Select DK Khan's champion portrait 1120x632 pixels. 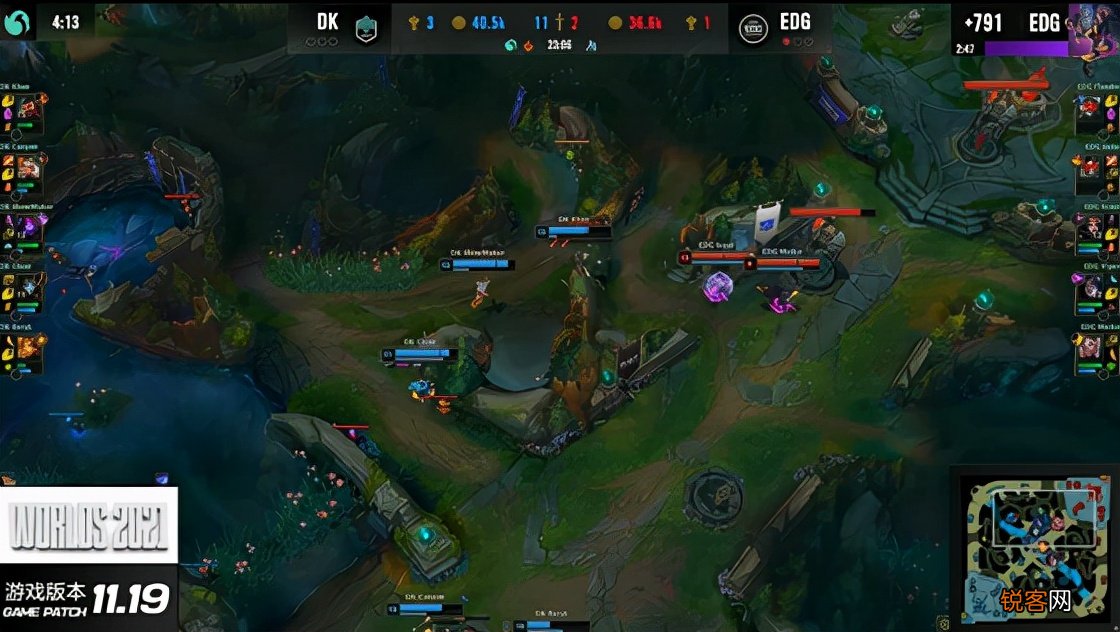(x=28, y=107)
